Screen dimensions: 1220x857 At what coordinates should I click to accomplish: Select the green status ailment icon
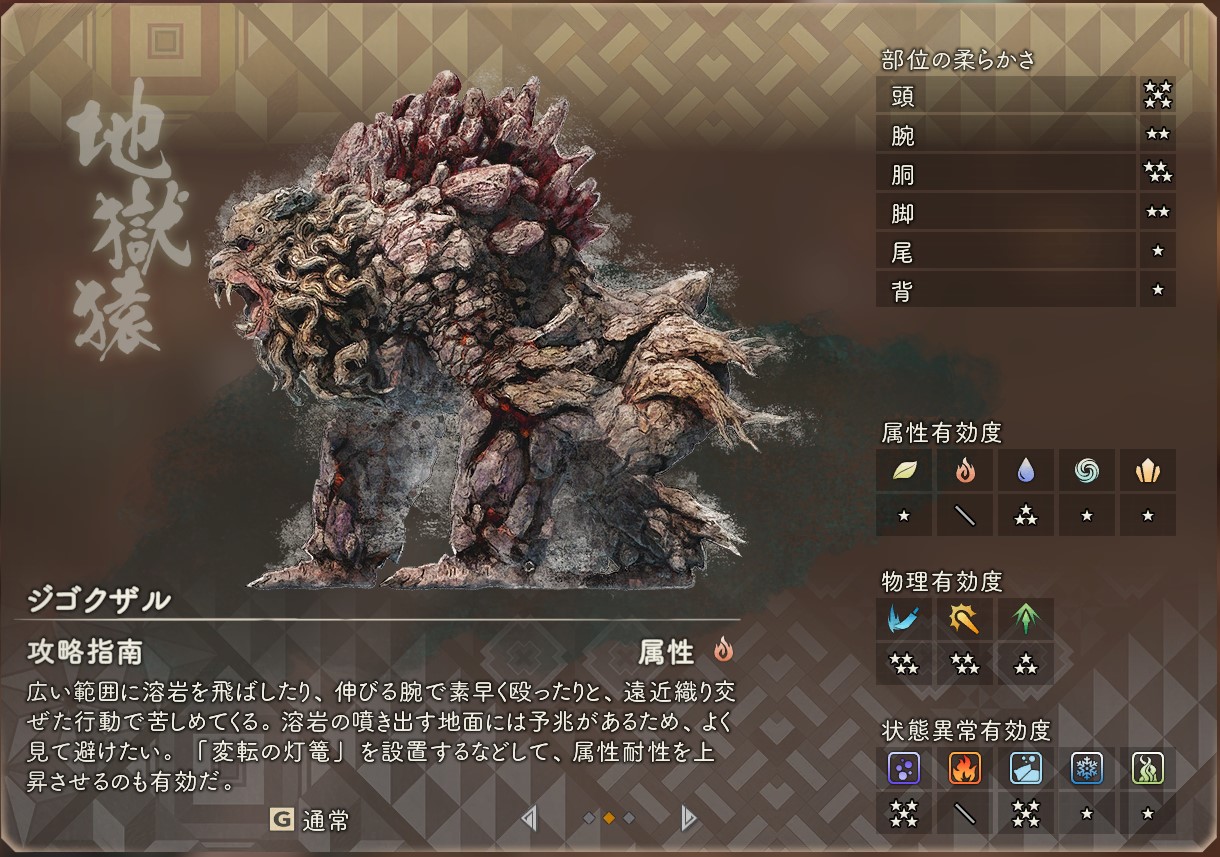1148,768
